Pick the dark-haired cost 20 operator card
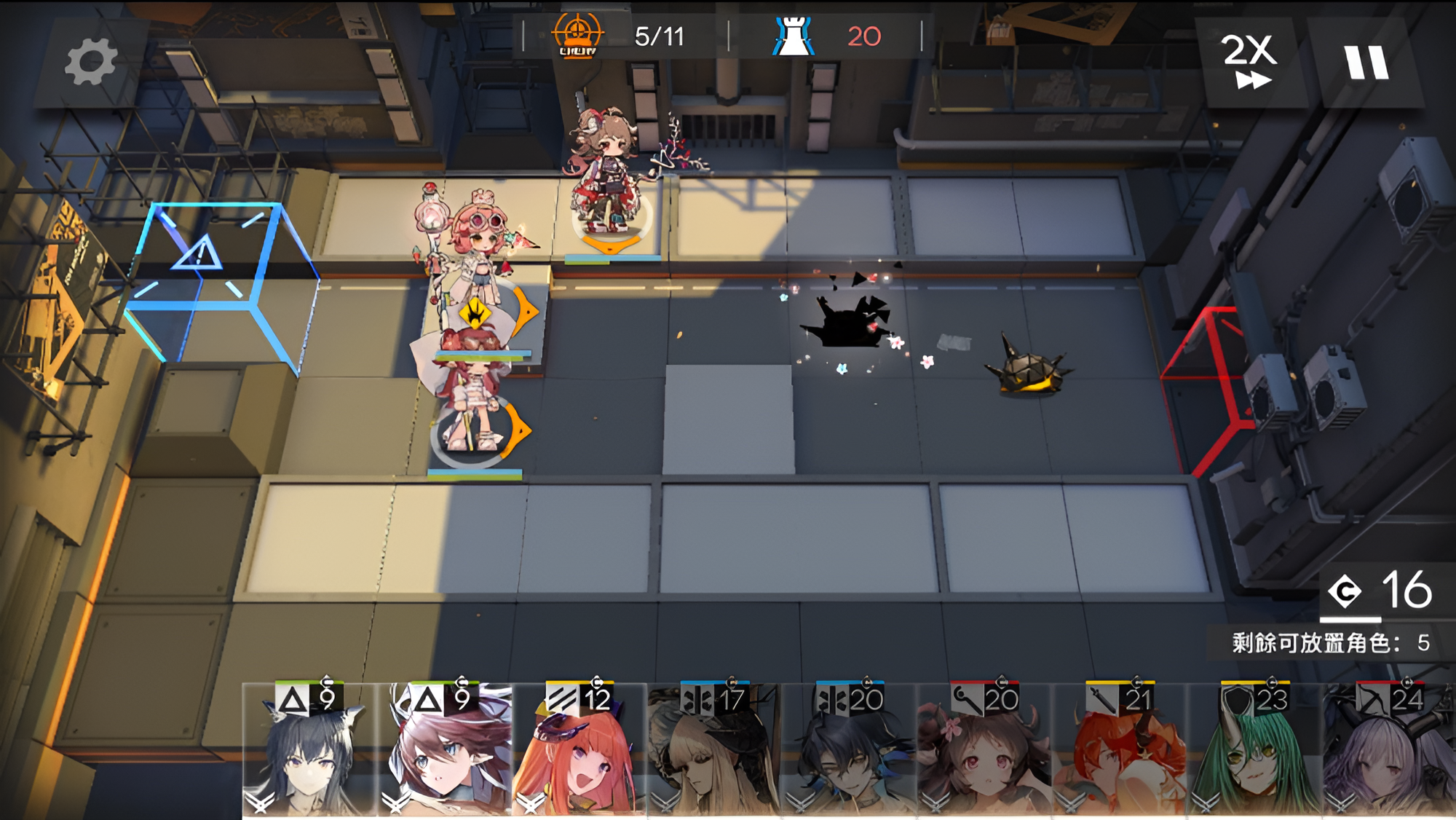The width and height of the screenshot is (1456, 820). point(849,750)
